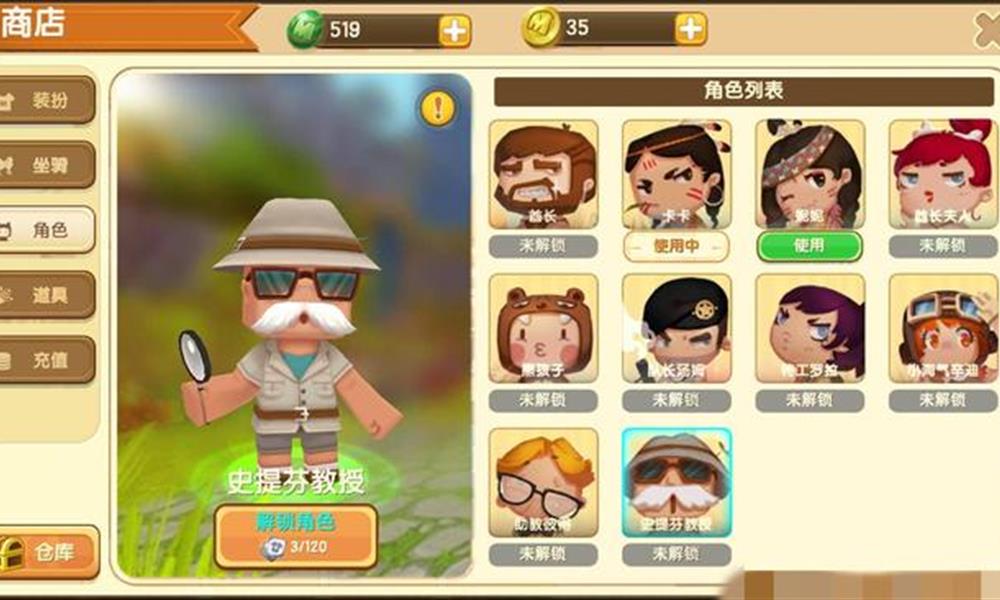Open the 仓库 warehouse
1000x600 pixels.
click(50, 551)
